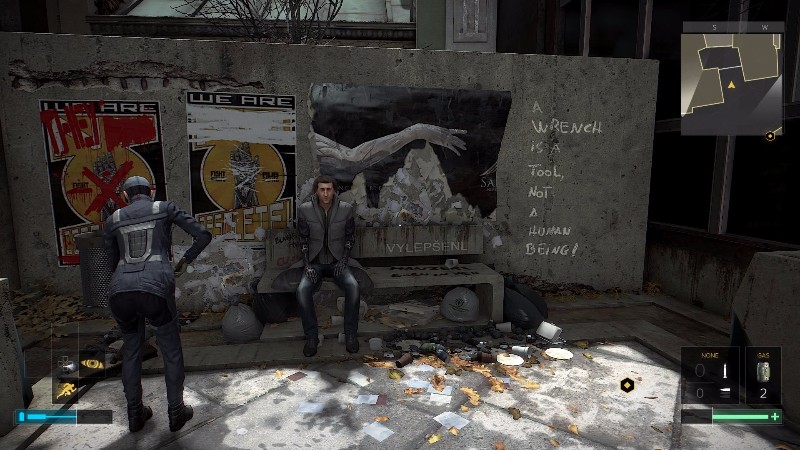Select the sprinting figure augmentation icon
This screenshot has height=450, width=800.
pyautogui.click(x=66, y=390)
